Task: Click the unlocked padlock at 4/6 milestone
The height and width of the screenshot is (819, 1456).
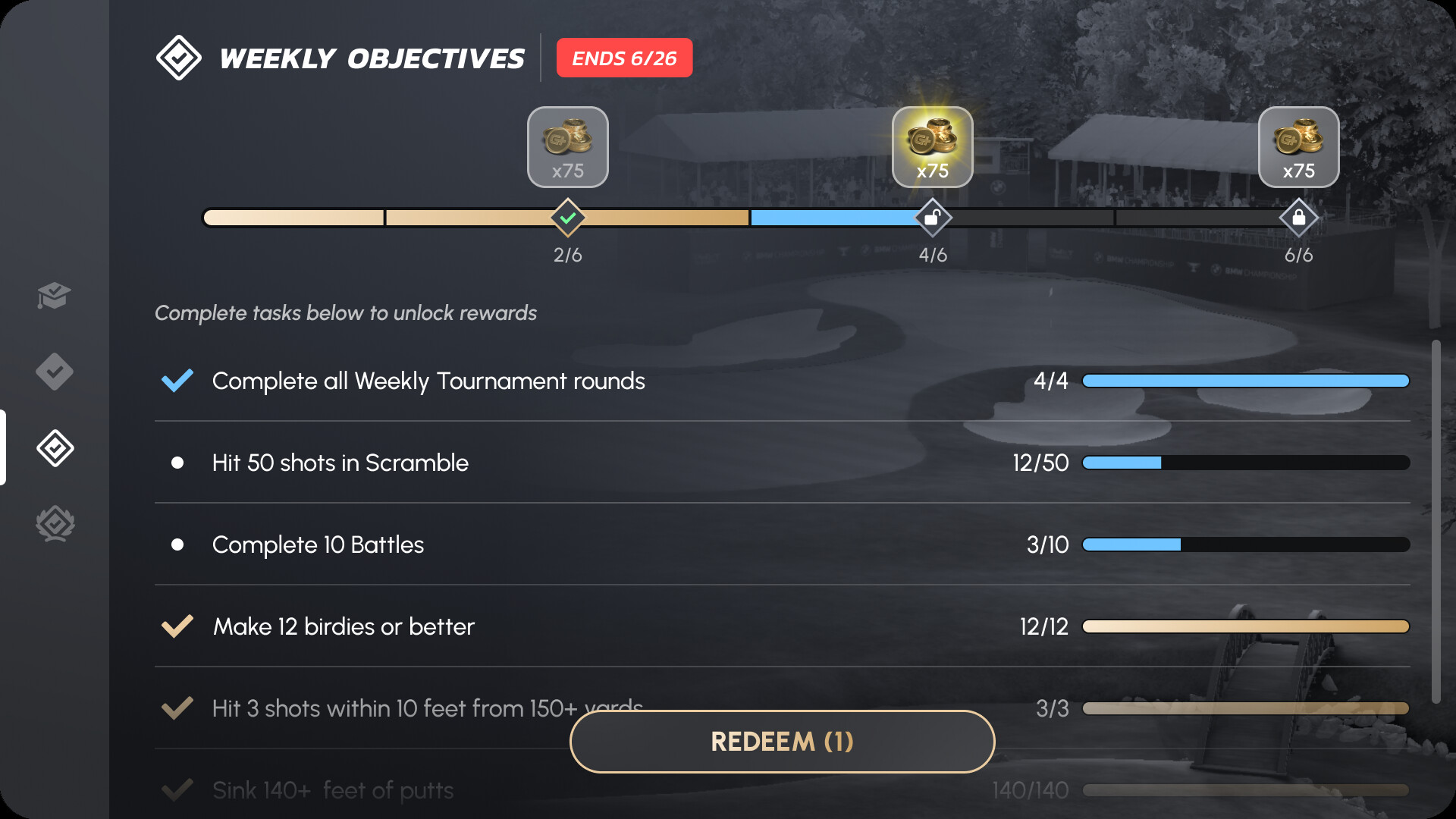Action: point(932,218)
